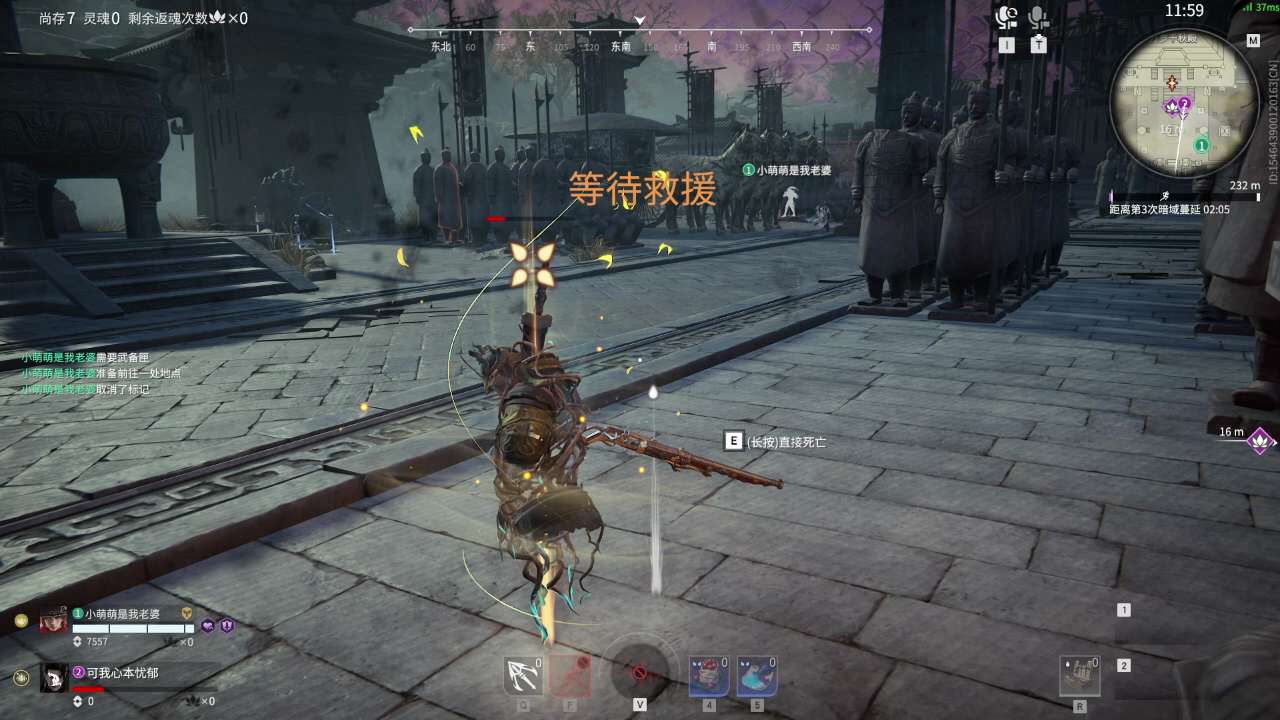Select the weapon repair kit slot
The height and width of the screenshot is (720, 1280).
1080,676
